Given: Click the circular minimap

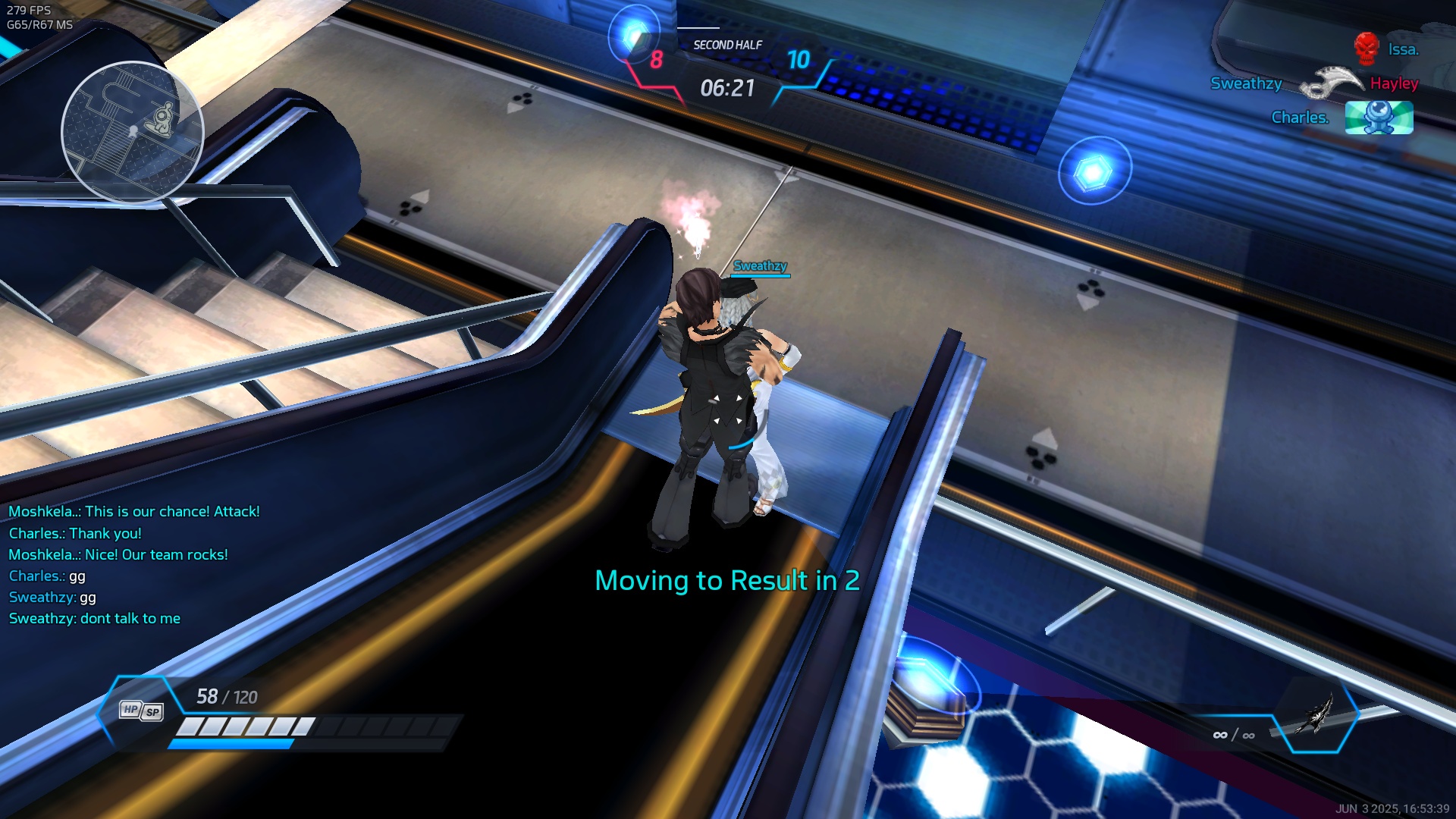Looking at the screenshot, I should (132, 132).
